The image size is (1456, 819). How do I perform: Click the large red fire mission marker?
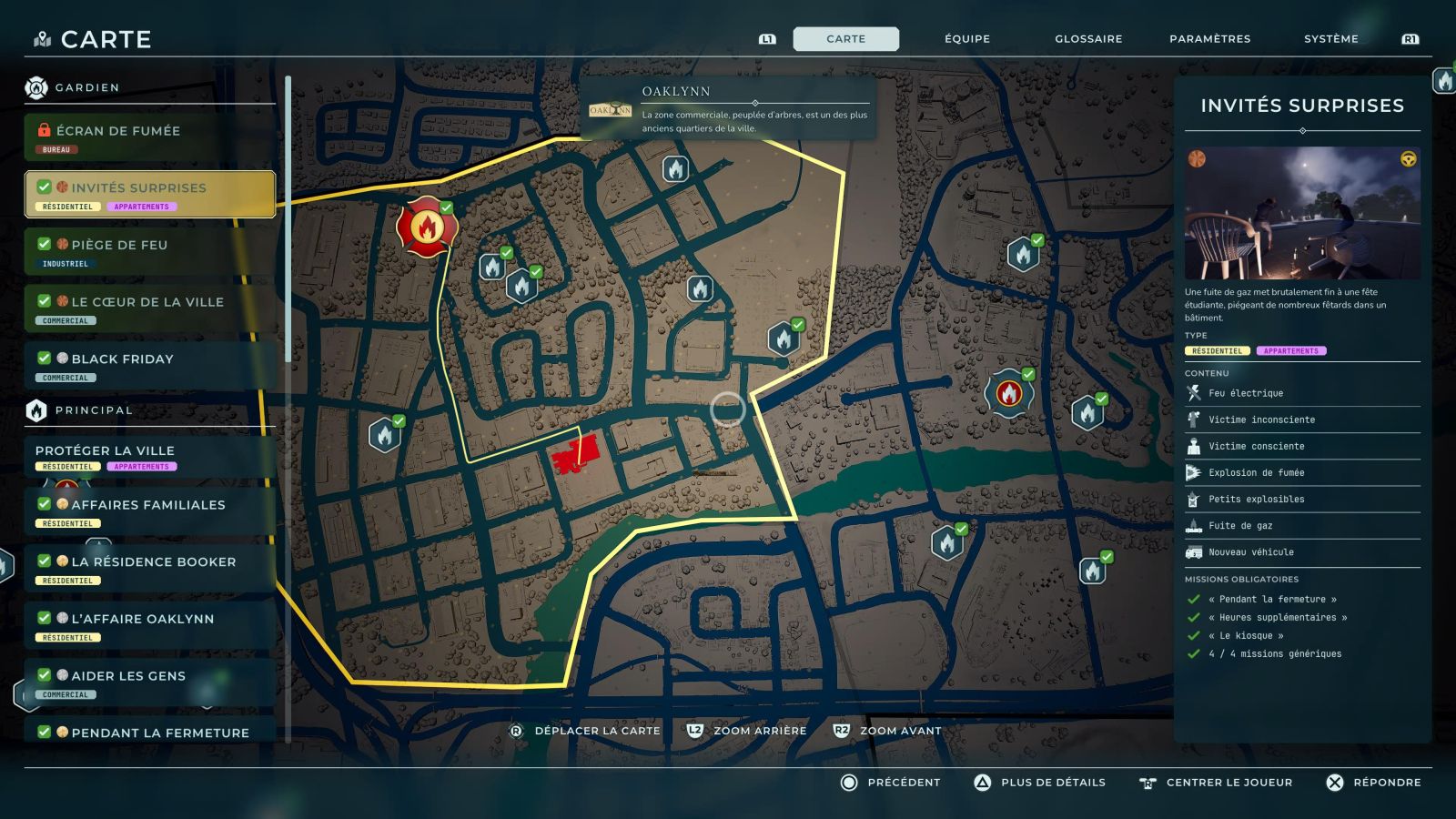pyautogui.click(x=426, y=227)
